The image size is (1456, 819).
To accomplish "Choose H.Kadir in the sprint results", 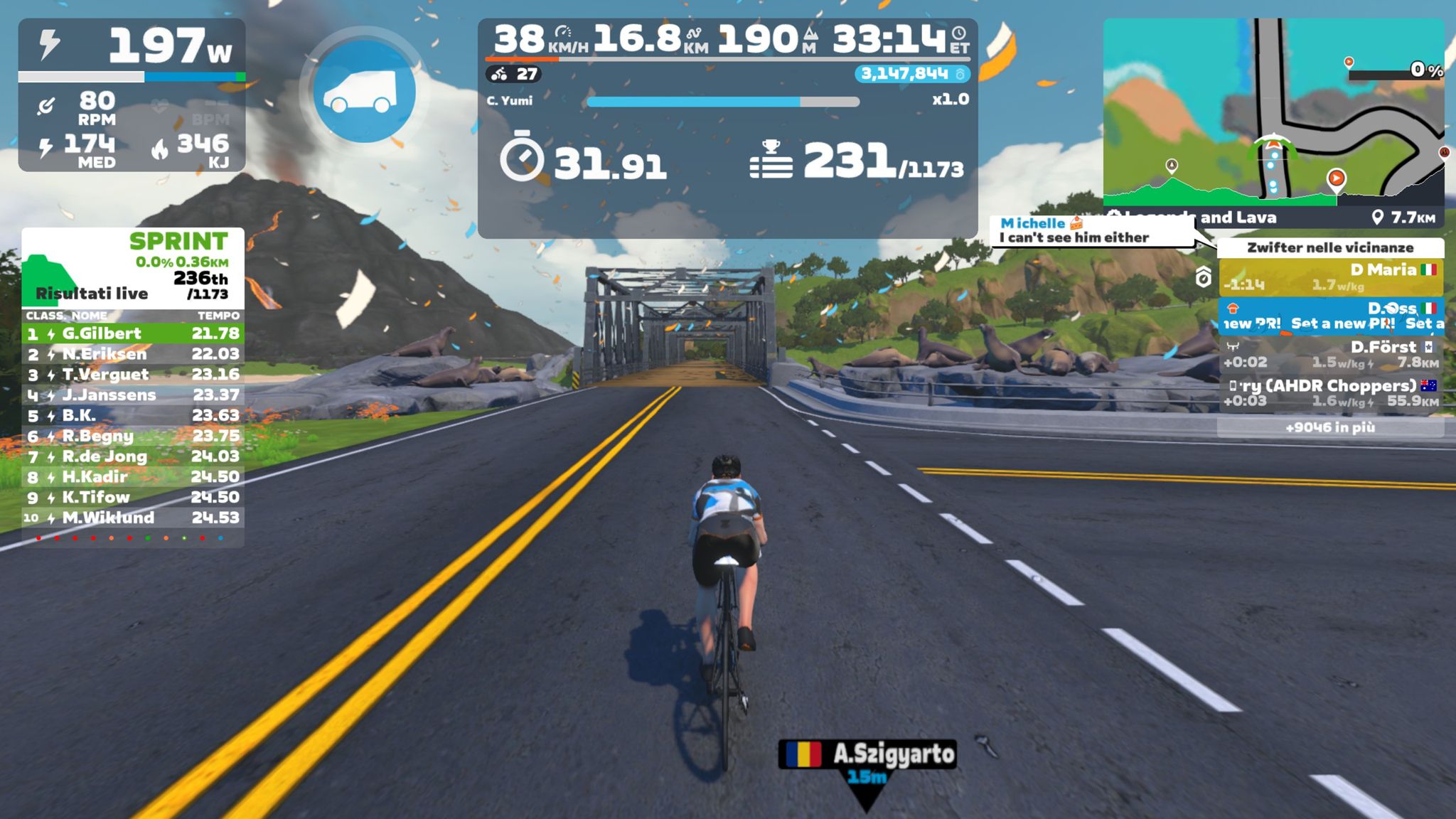I will pos(133,477).
